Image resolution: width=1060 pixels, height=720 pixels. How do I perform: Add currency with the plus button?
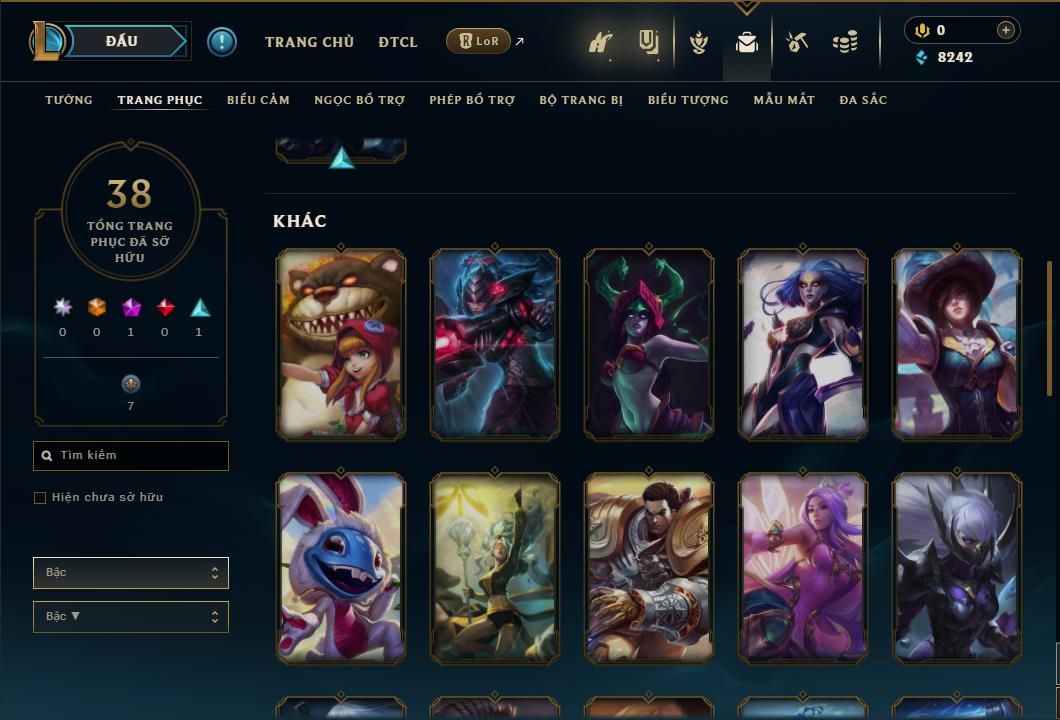click(x=1006, y=30)
